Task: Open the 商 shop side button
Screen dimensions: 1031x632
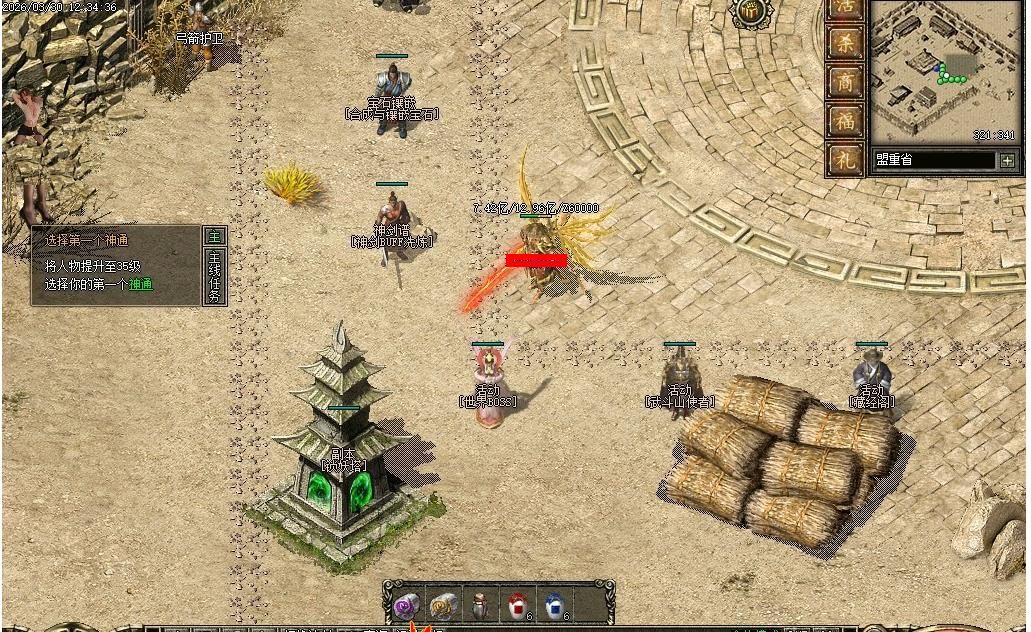Action: 847,82
